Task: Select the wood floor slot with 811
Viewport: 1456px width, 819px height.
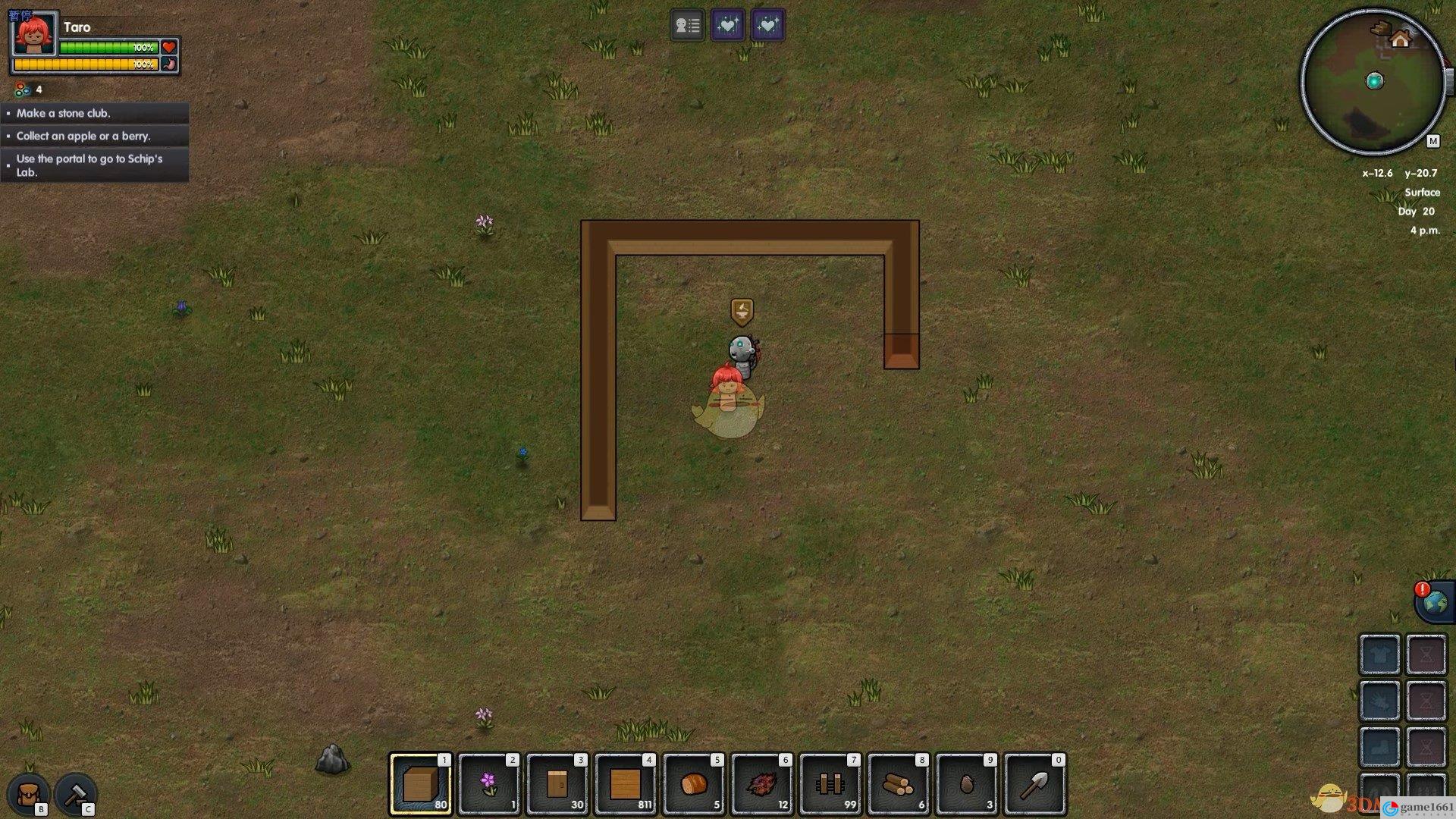Action: (x=626, y=784)
